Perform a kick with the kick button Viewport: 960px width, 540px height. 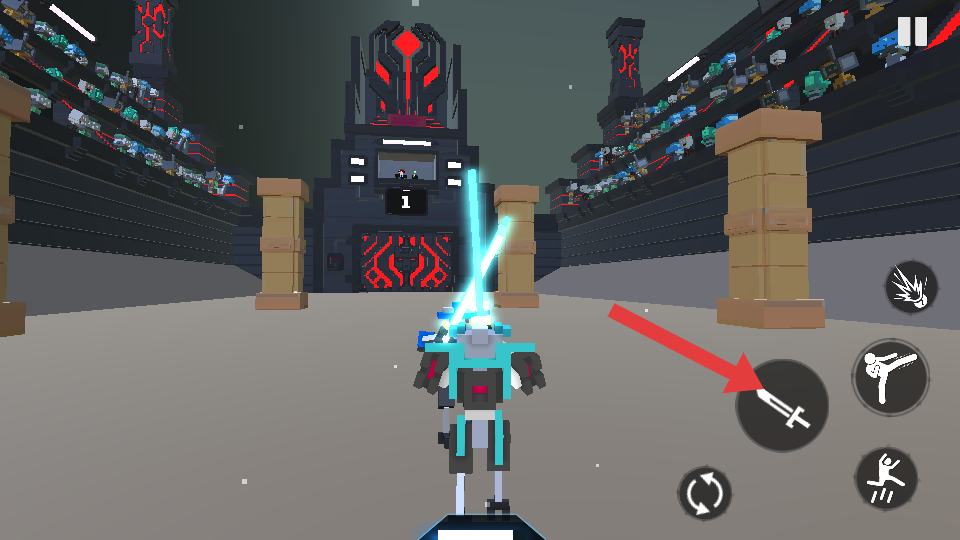coord(890,377)
